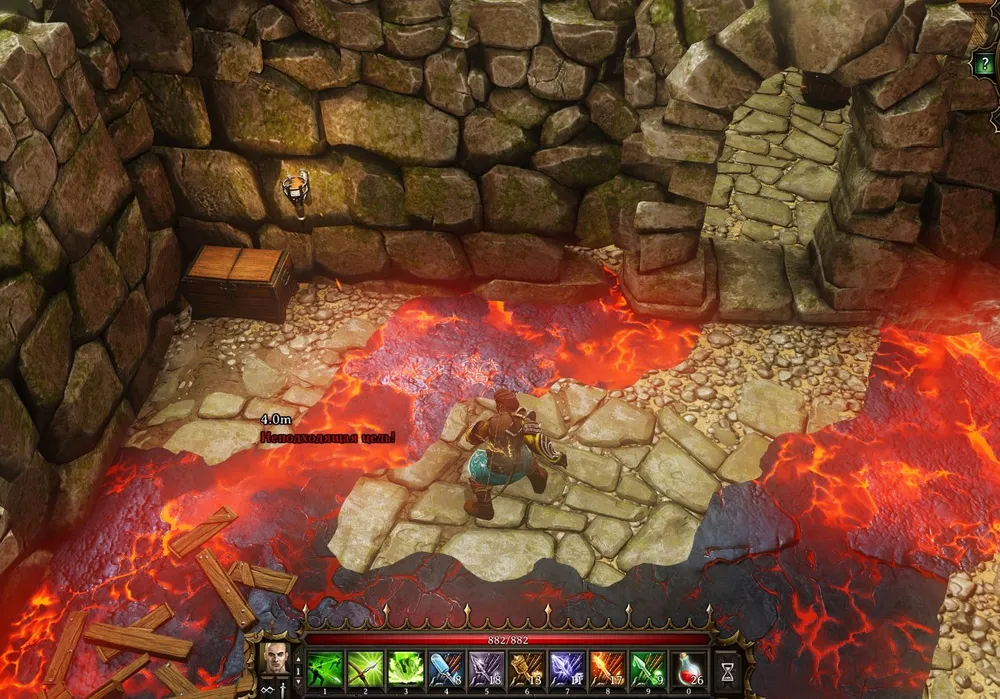Select the blue ice arrow stack of 8

445,667
